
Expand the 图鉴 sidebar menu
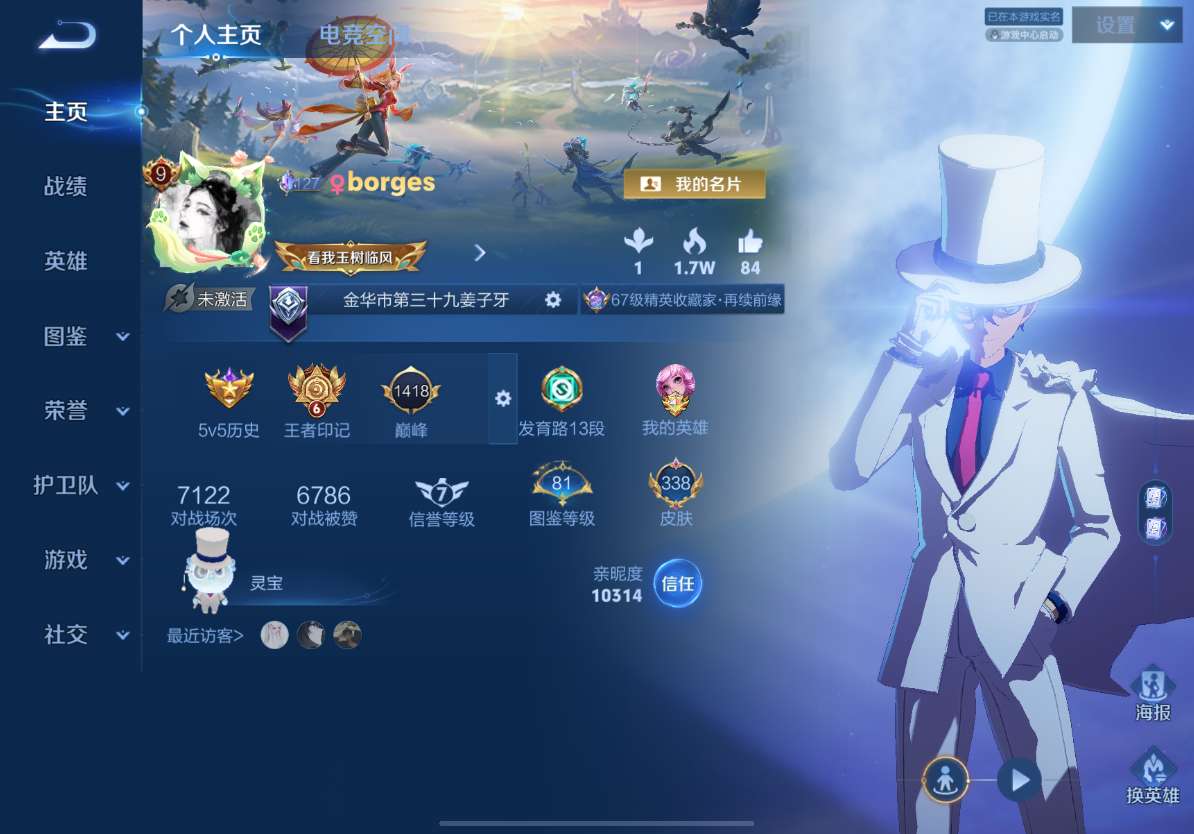86,336
